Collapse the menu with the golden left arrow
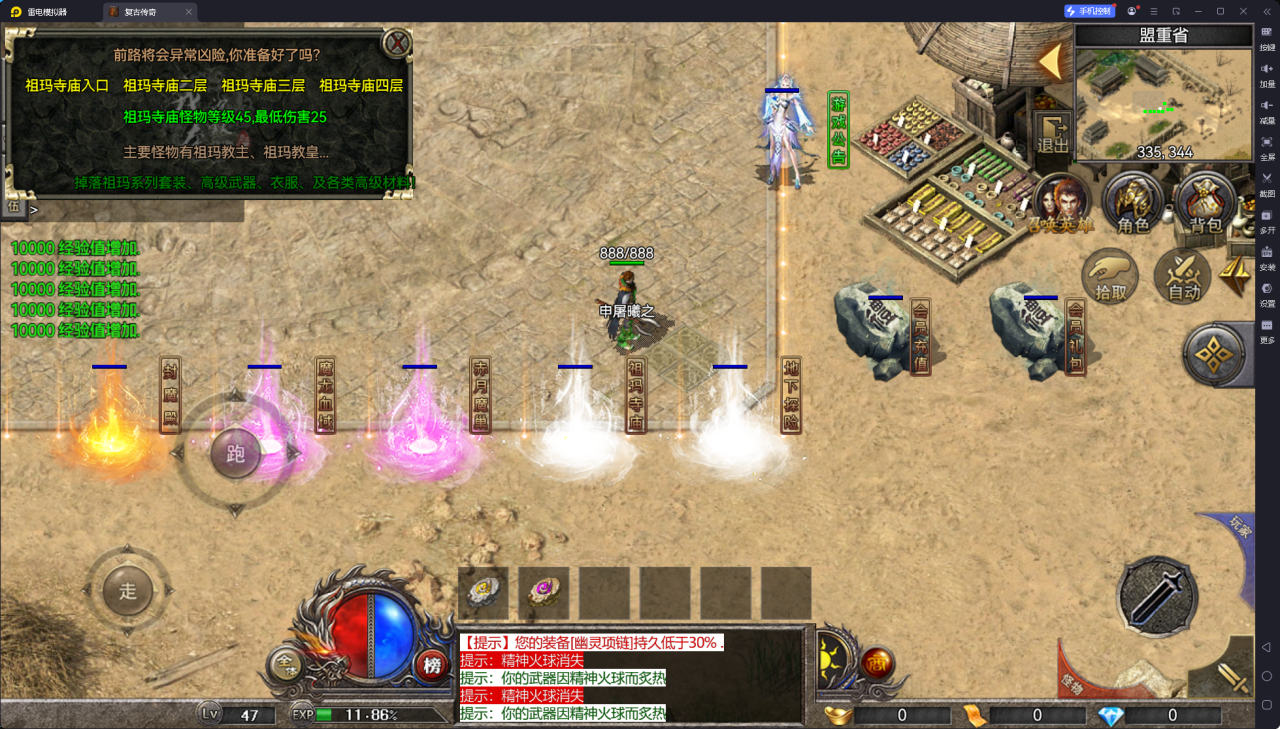The image size is (1280, 729). [x=1050, y=62]
